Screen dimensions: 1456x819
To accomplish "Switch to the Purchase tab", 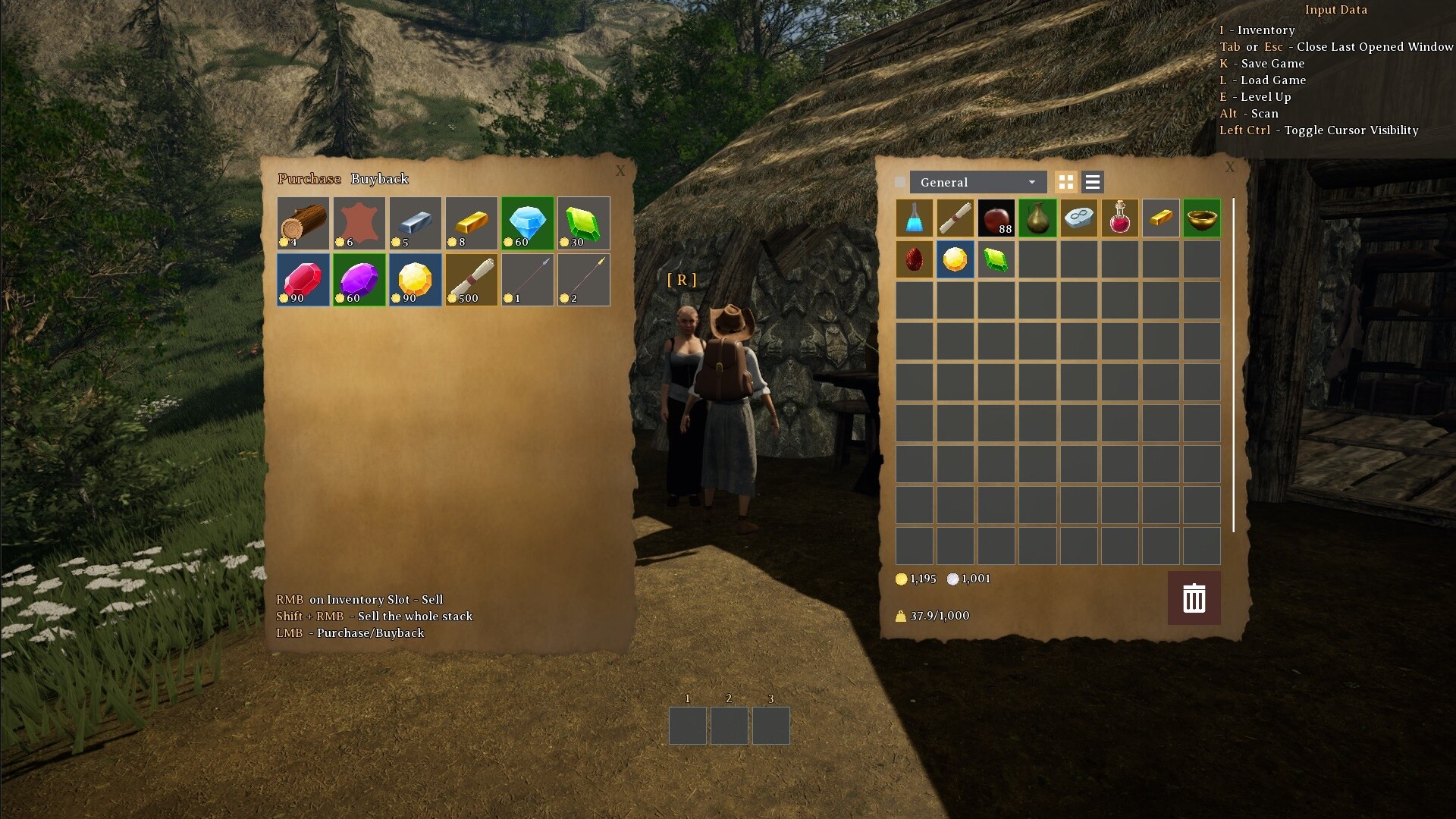I will (x=309, y=179).
